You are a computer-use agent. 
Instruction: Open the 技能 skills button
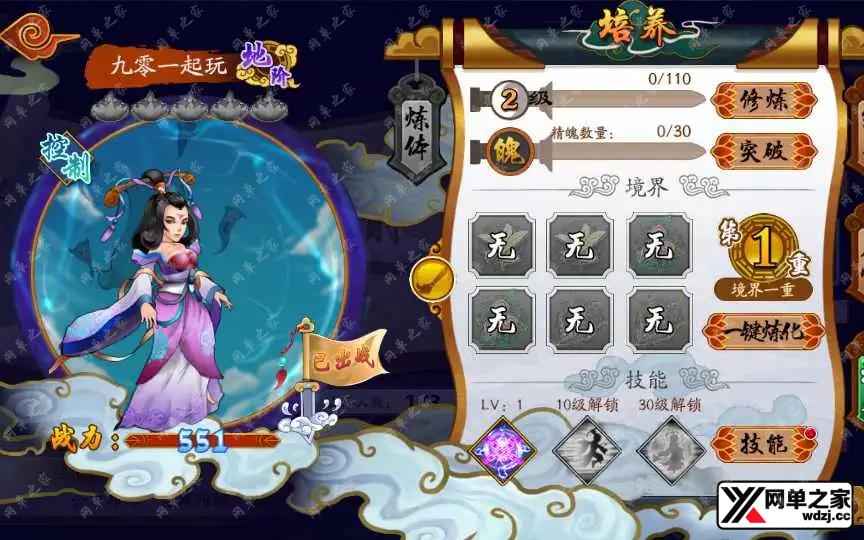764,443
